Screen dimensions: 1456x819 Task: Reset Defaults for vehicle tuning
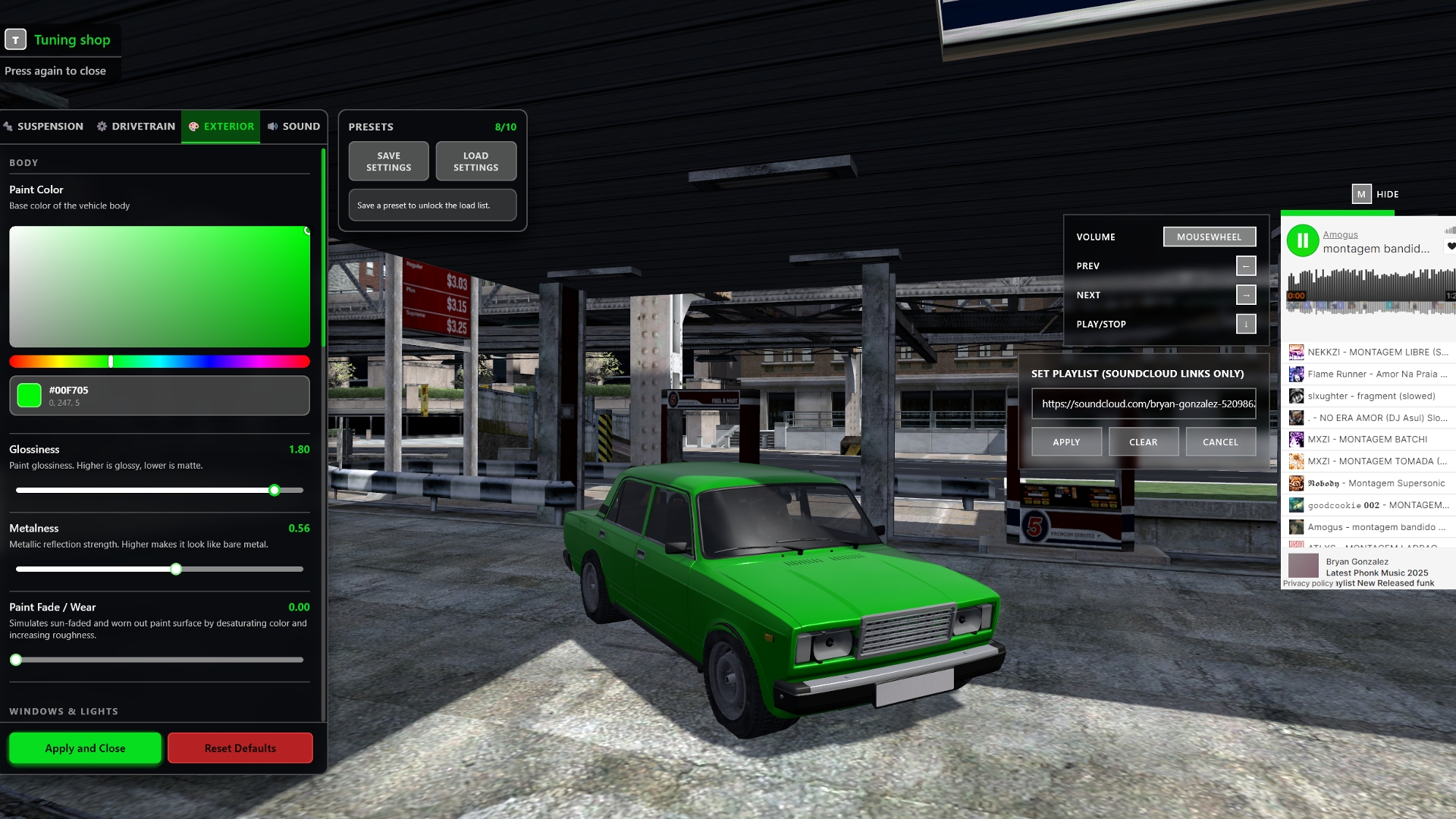(240, 748)
